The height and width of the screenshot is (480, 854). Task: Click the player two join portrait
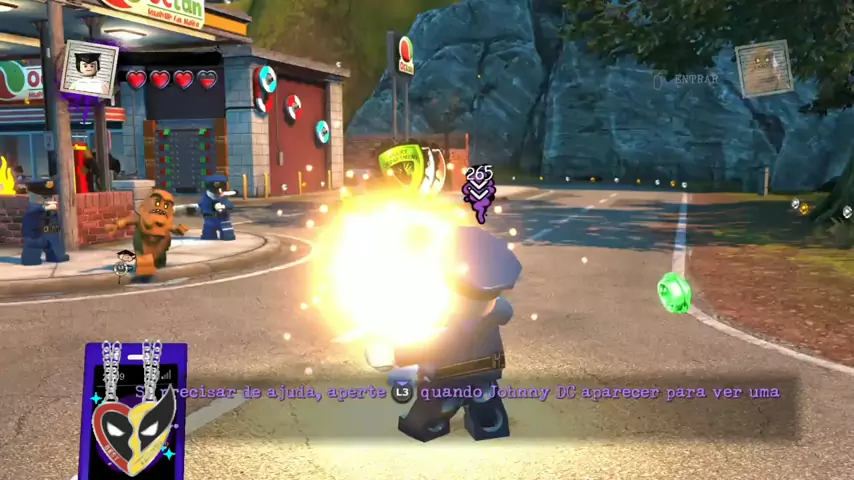[x=764, y=68]
